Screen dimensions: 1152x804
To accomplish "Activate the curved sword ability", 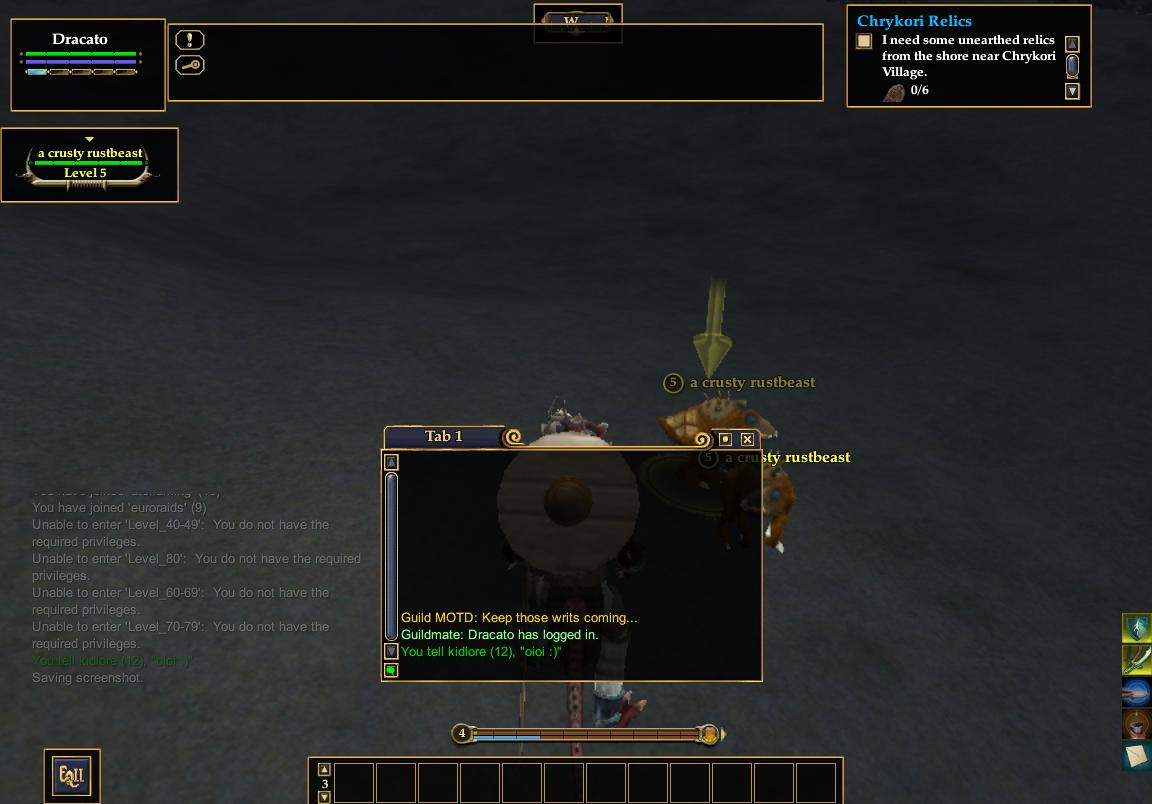I will click(x=1136, y=660).
